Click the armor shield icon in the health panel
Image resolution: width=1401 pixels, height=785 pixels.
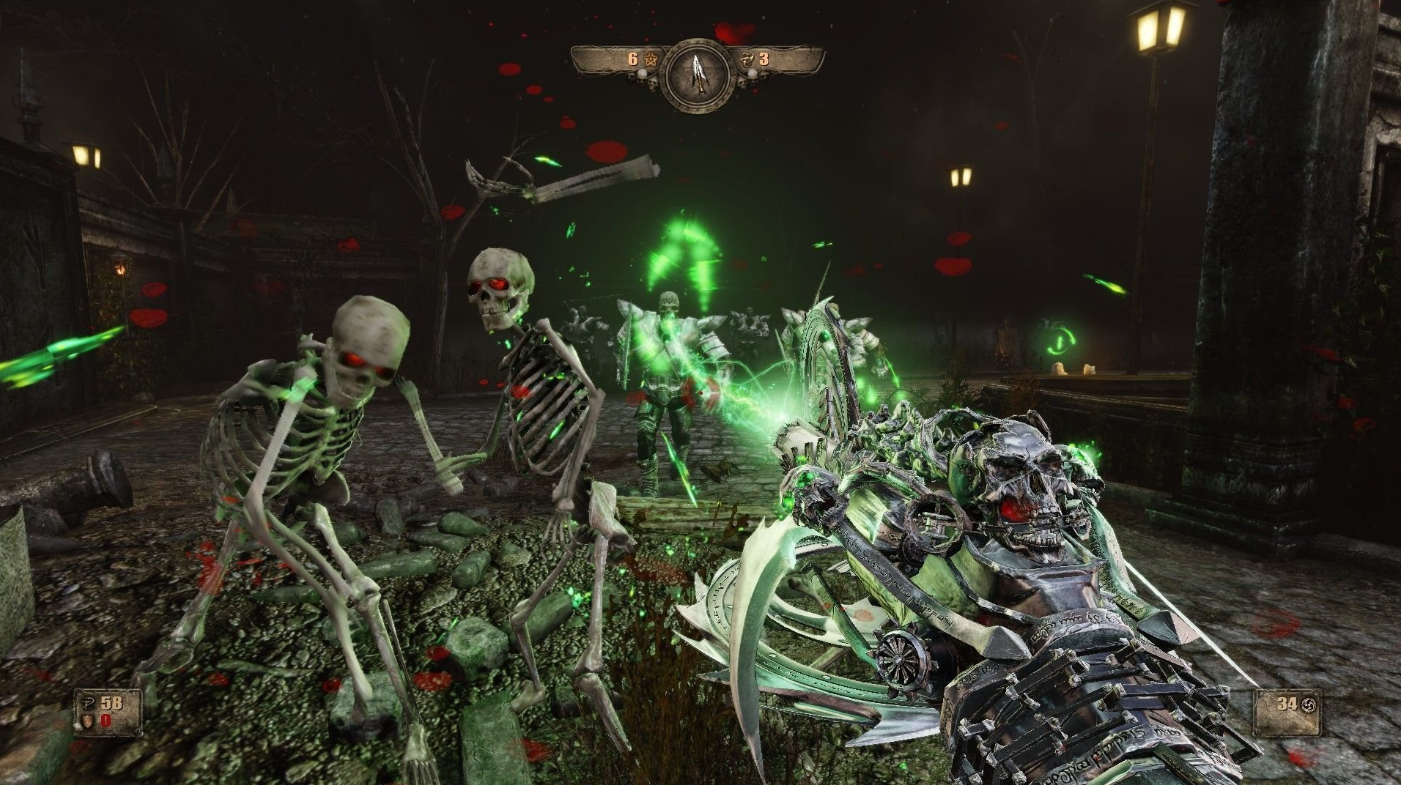coord(87,721)
